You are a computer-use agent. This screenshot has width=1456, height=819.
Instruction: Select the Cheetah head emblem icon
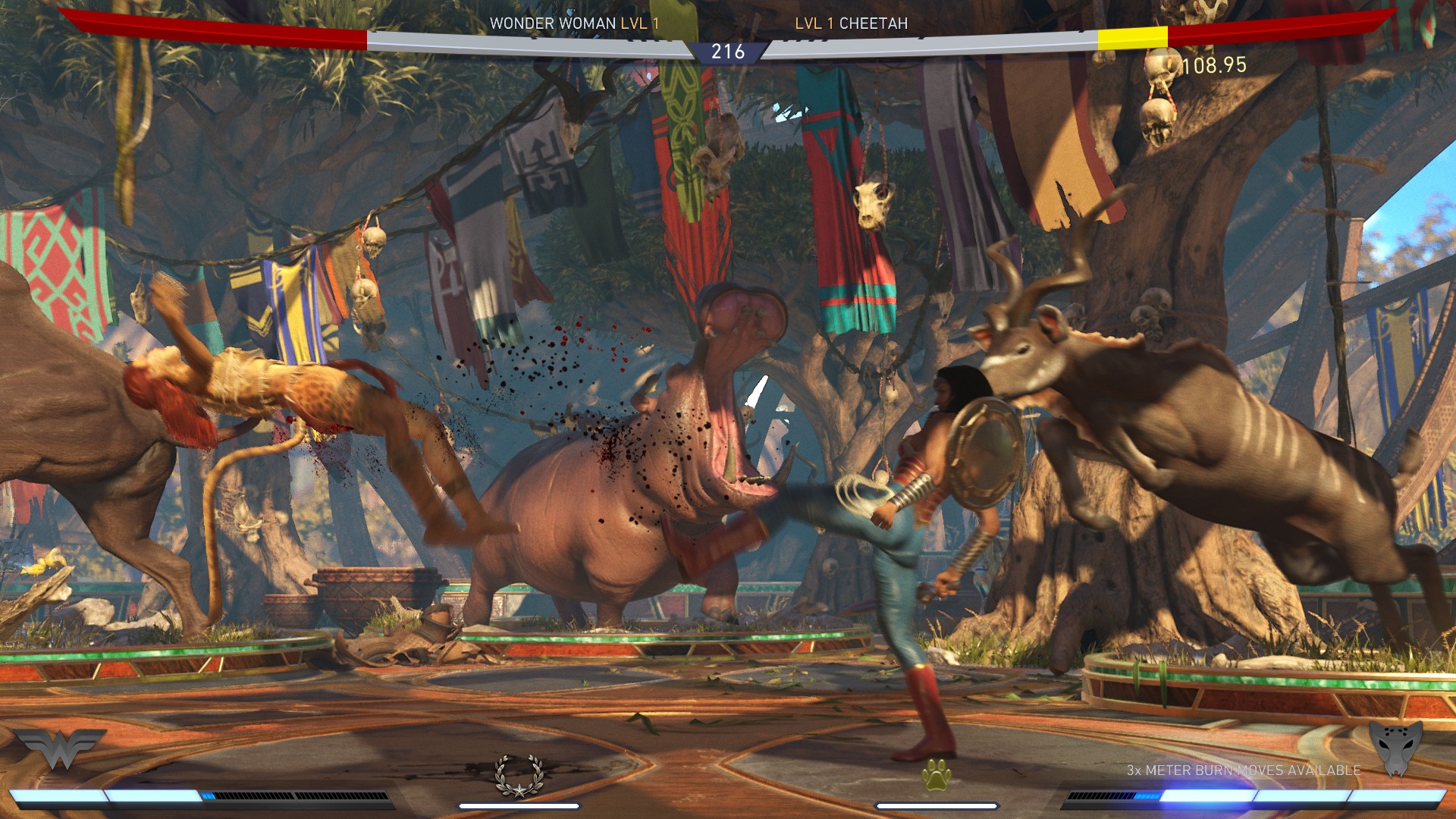1395,748
